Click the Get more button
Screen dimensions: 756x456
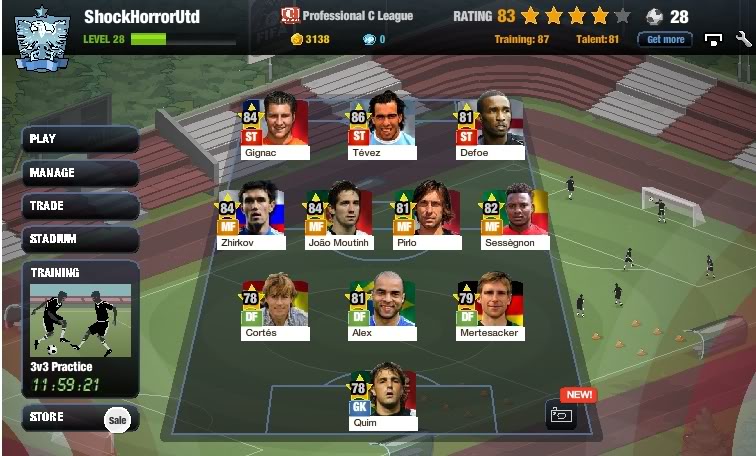coord(665,40)
